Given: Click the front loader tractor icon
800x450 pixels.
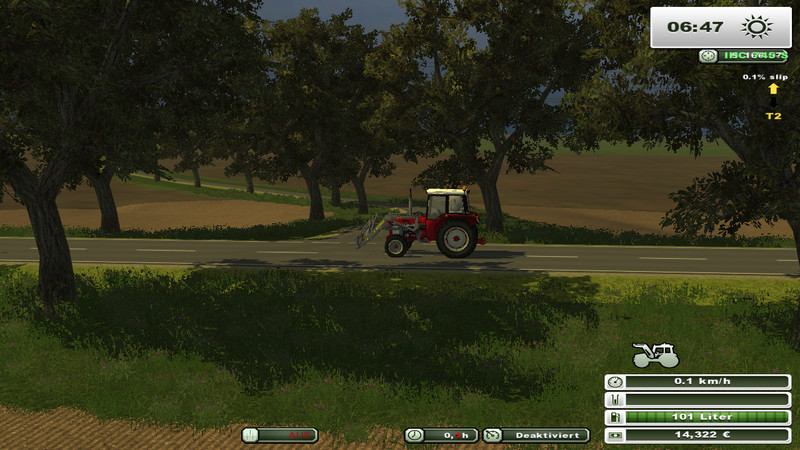Looking at the screenshot, I should 656,355.
